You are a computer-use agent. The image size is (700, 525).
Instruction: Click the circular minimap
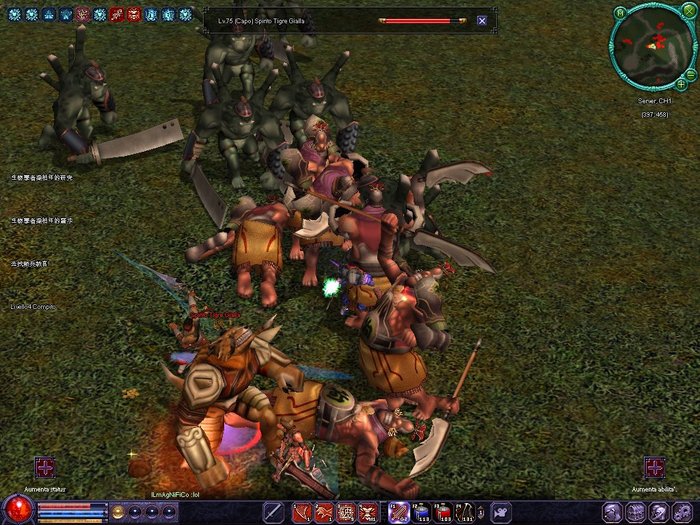[x=651, y=46]
